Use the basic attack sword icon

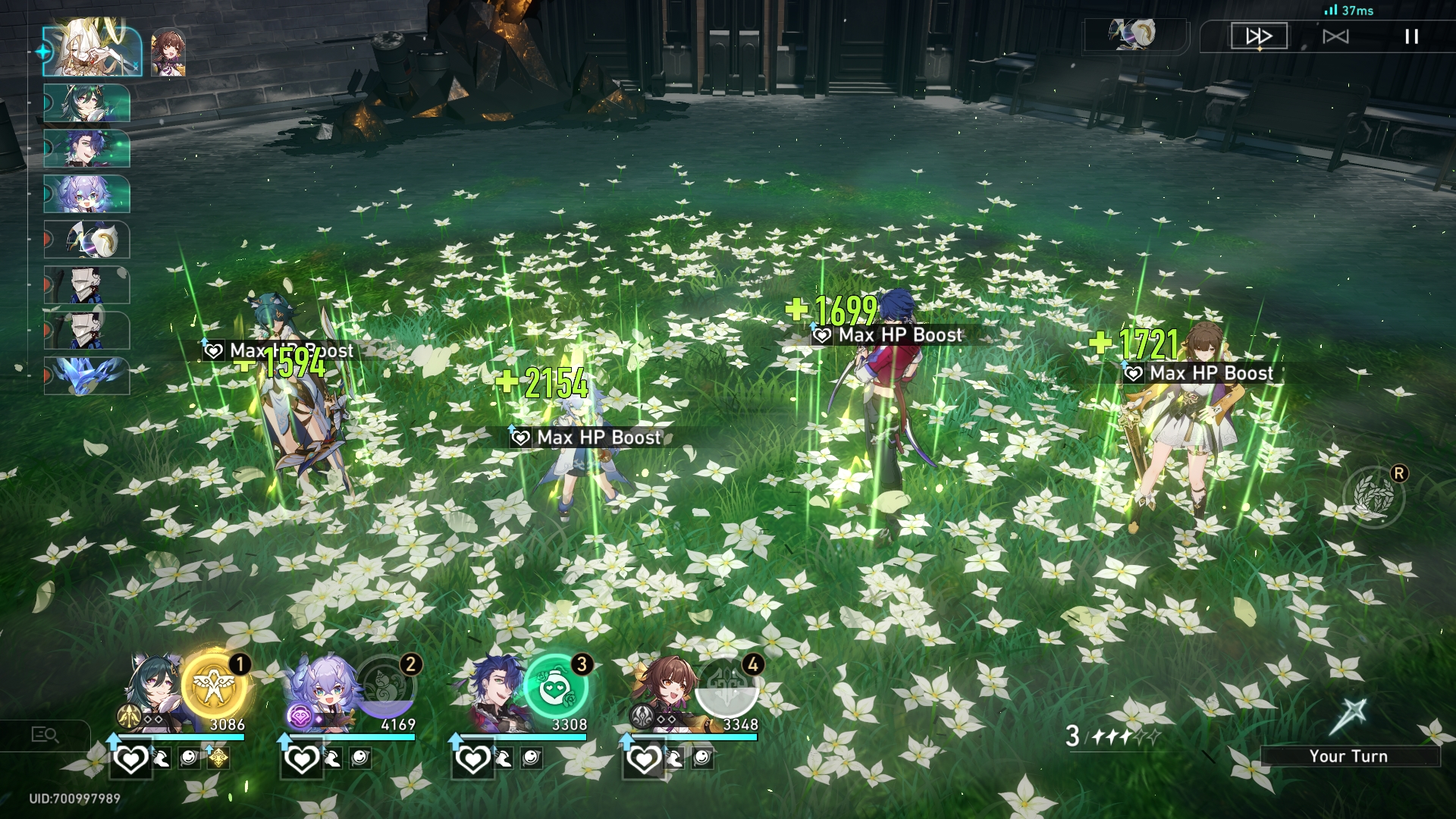point(1348,717)
